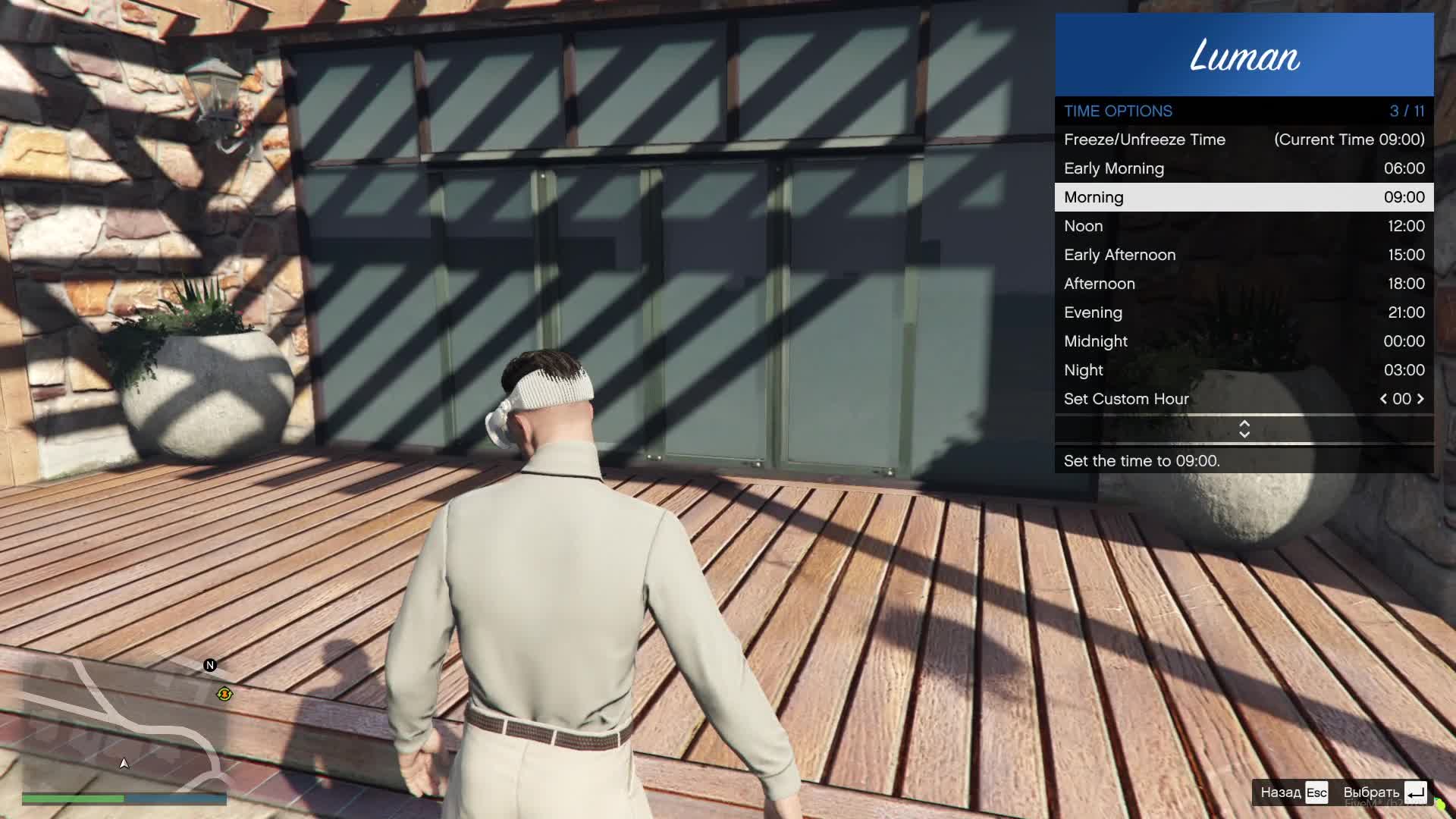Click the menu scroll arrows bar
The image size is (1456, 819).
[x=1244, y=429]
